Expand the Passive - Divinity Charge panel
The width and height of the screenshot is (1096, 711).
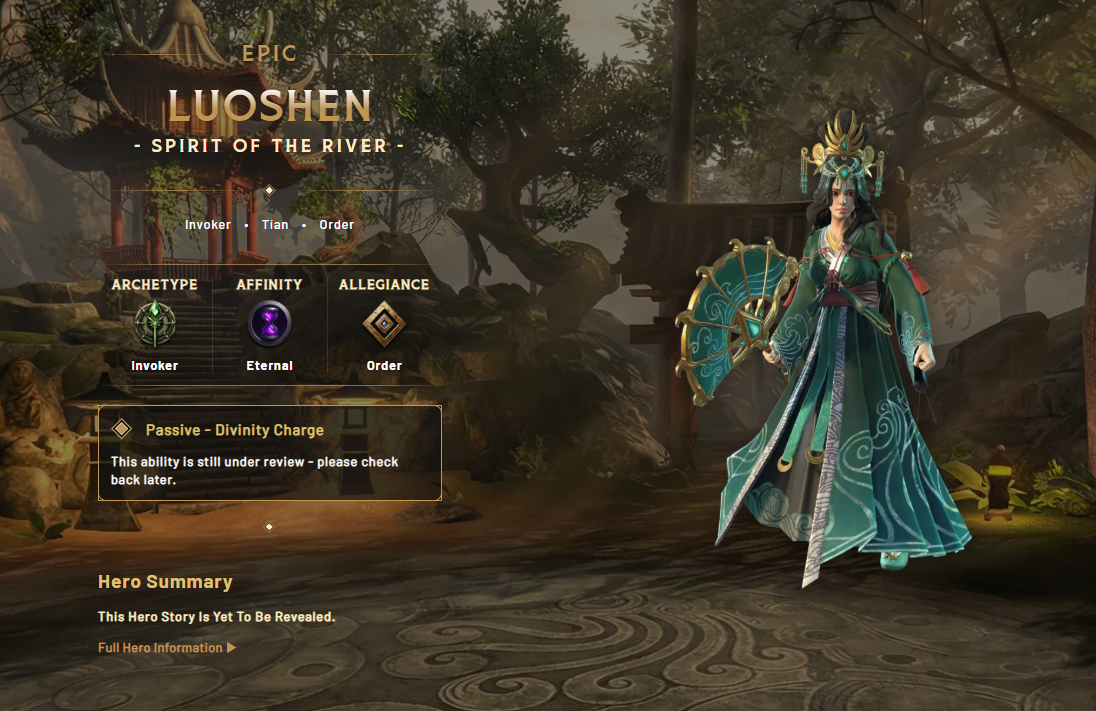pyautogui.click(x=234, y=430)
